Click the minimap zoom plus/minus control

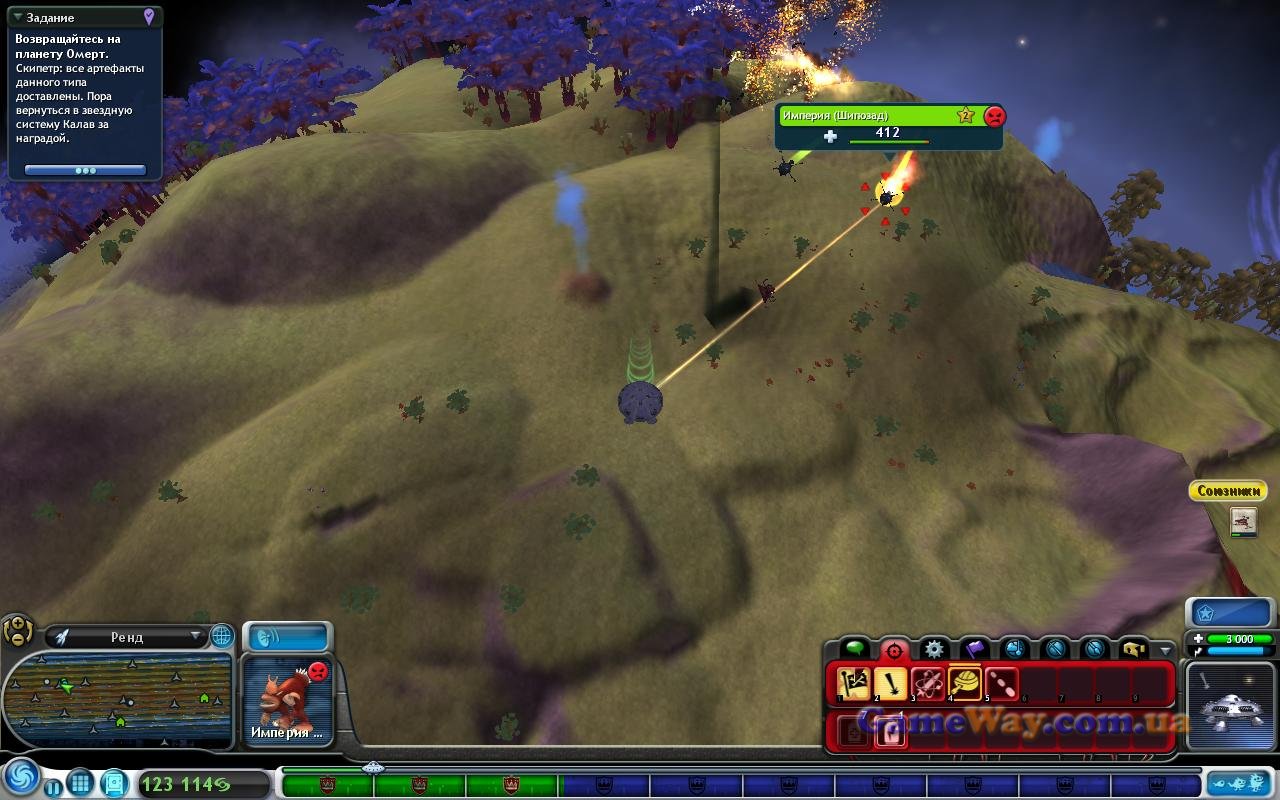point(17,631)
